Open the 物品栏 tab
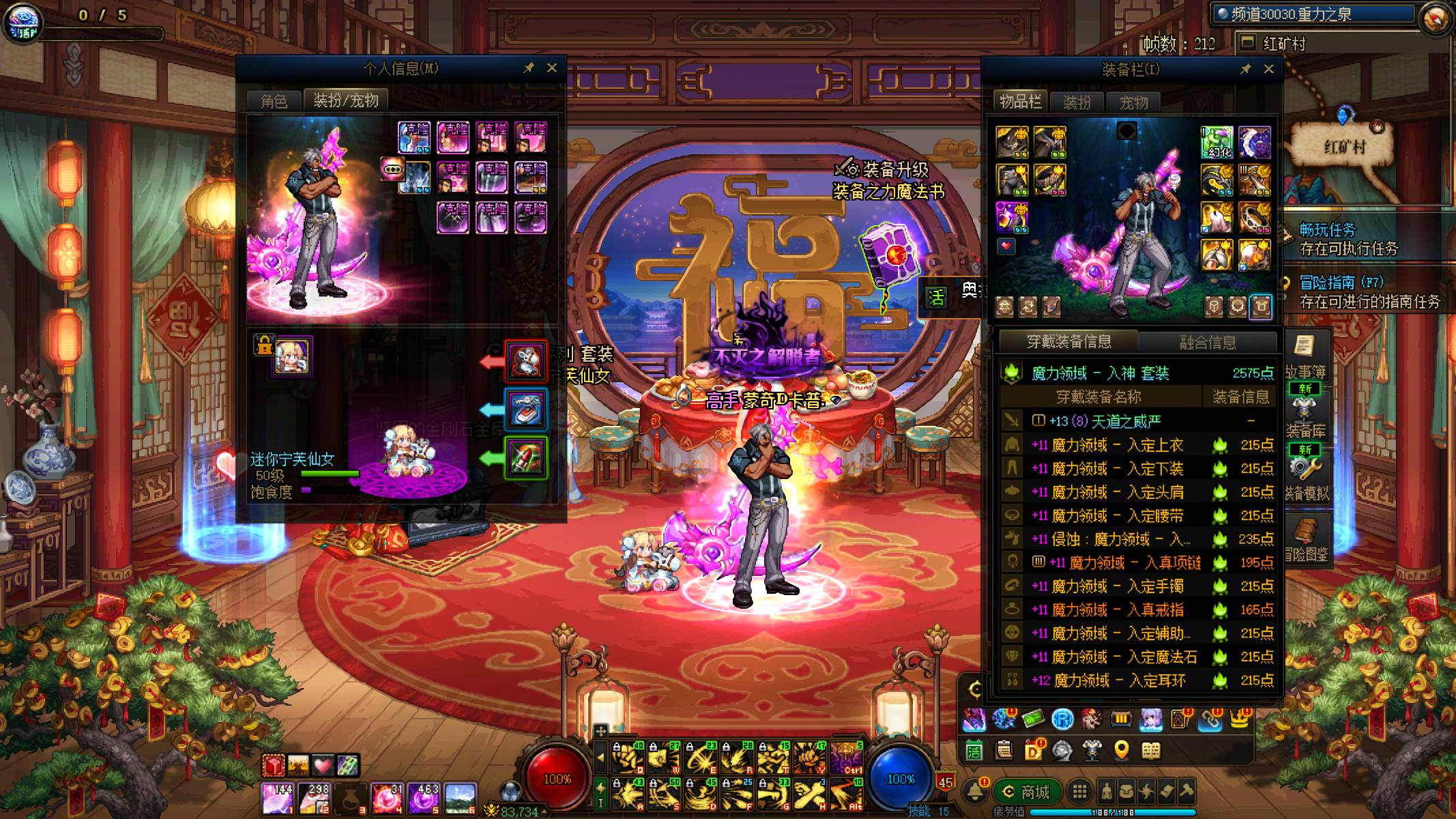This screenshot has height=819, width=1456. coord(1021,102)
